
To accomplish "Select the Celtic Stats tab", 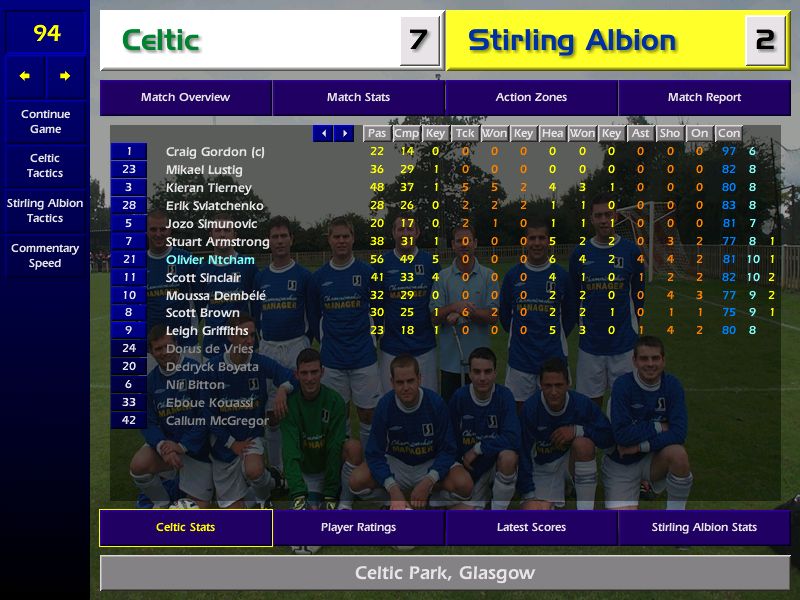I will click(x=185, y=528).
